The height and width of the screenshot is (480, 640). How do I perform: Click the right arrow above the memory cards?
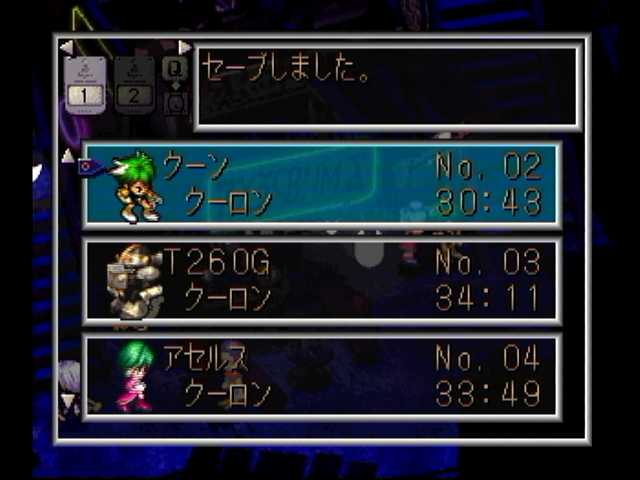[184, 47]
